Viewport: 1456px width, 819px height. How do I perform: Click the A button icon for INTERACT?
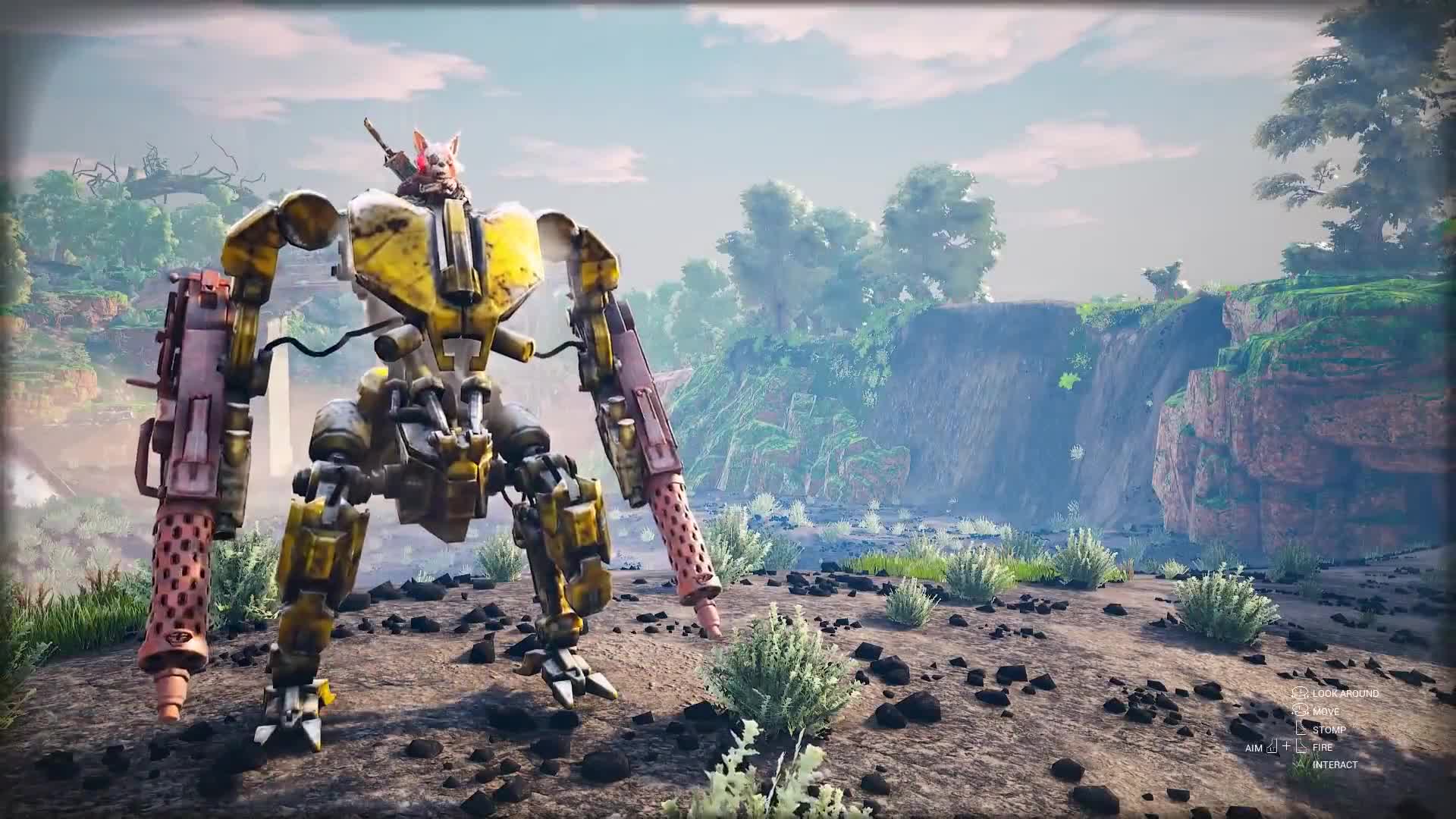coord(1300,764)
